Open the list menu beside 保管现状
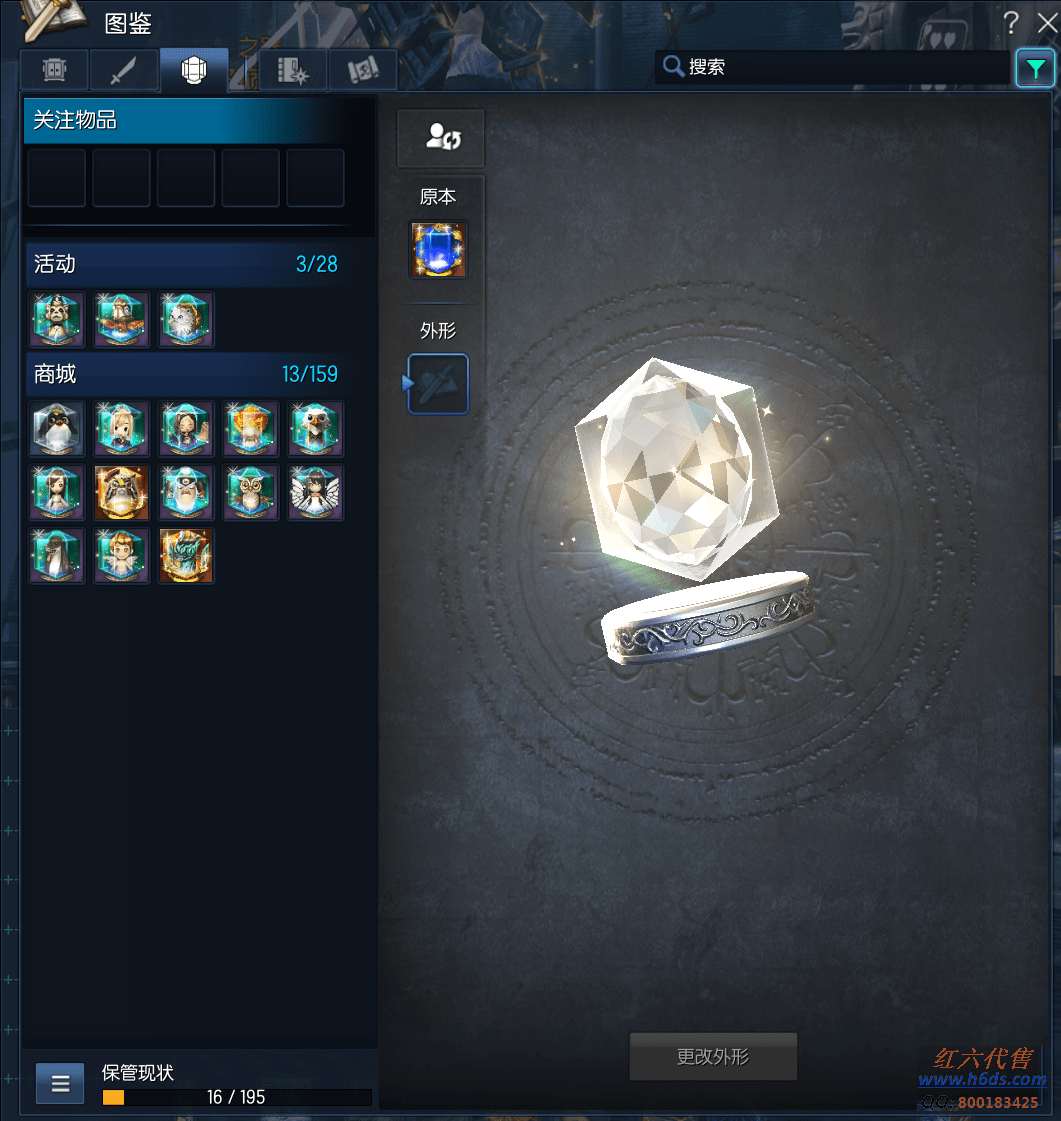Viewport: 1061px width, 1121px height. [x=60, y=1083]
